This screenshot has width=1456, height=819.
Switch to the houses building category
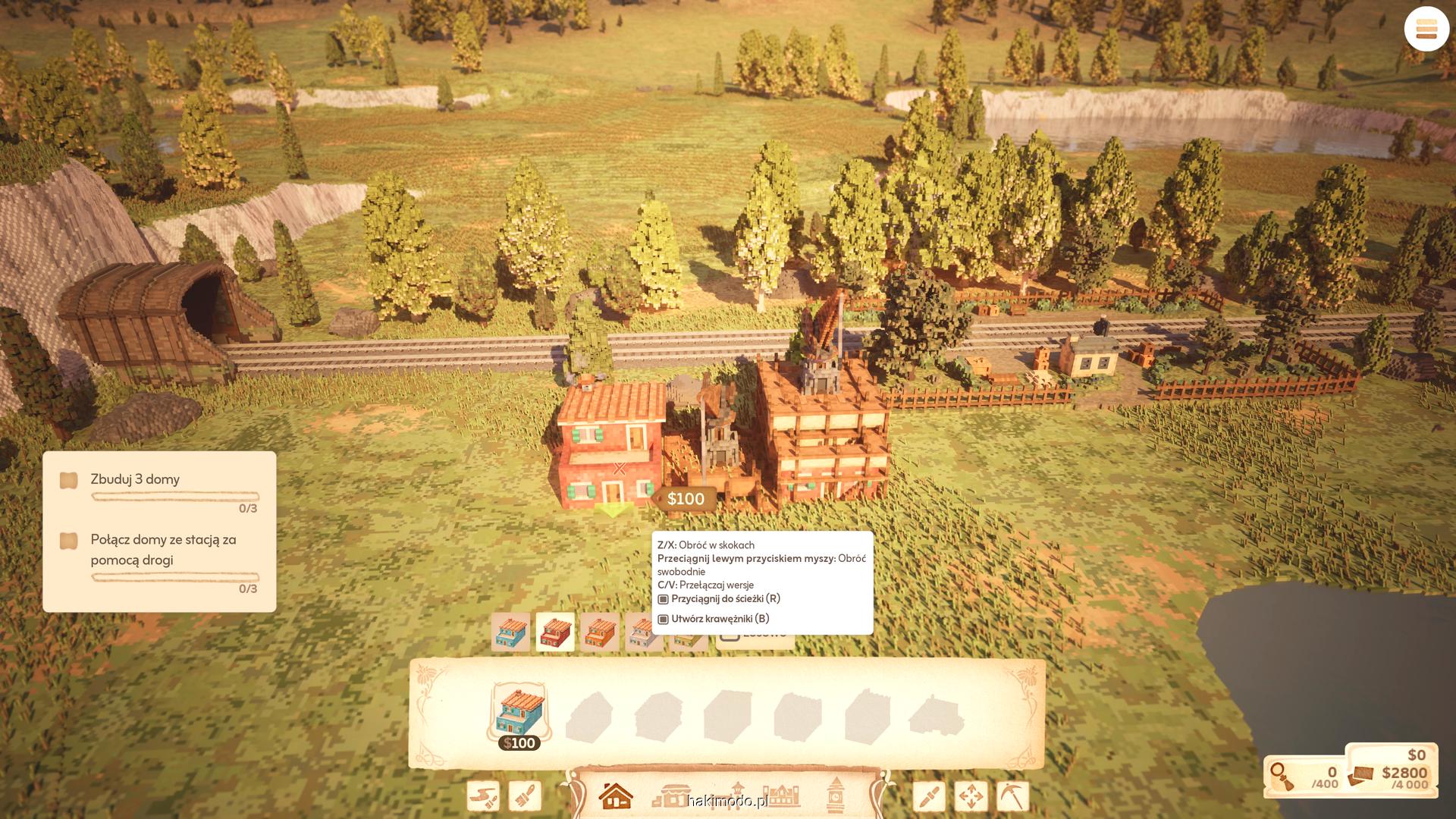pos(615,795)
